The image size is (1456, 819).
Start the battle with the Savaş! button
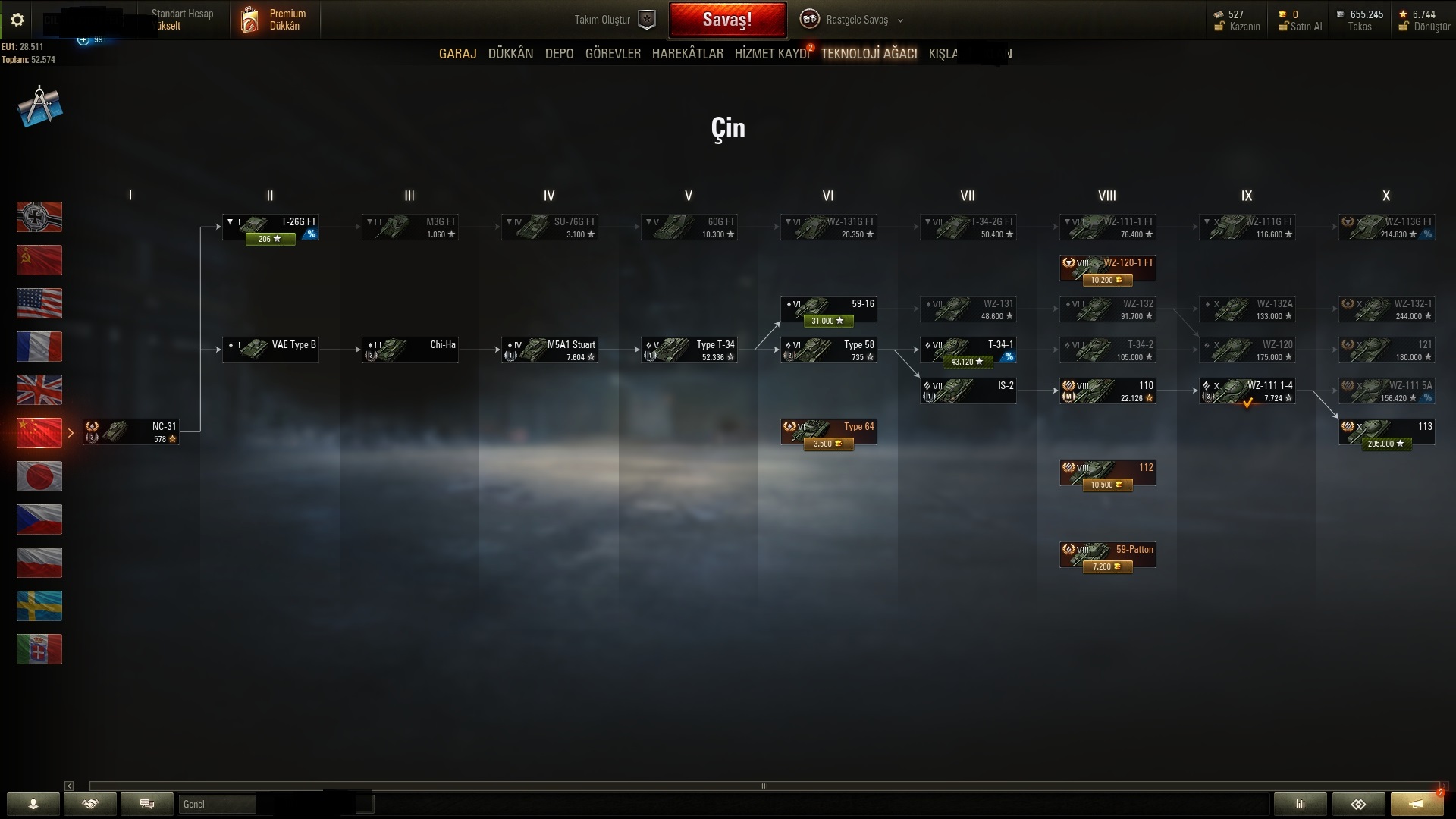coord(727,20)
